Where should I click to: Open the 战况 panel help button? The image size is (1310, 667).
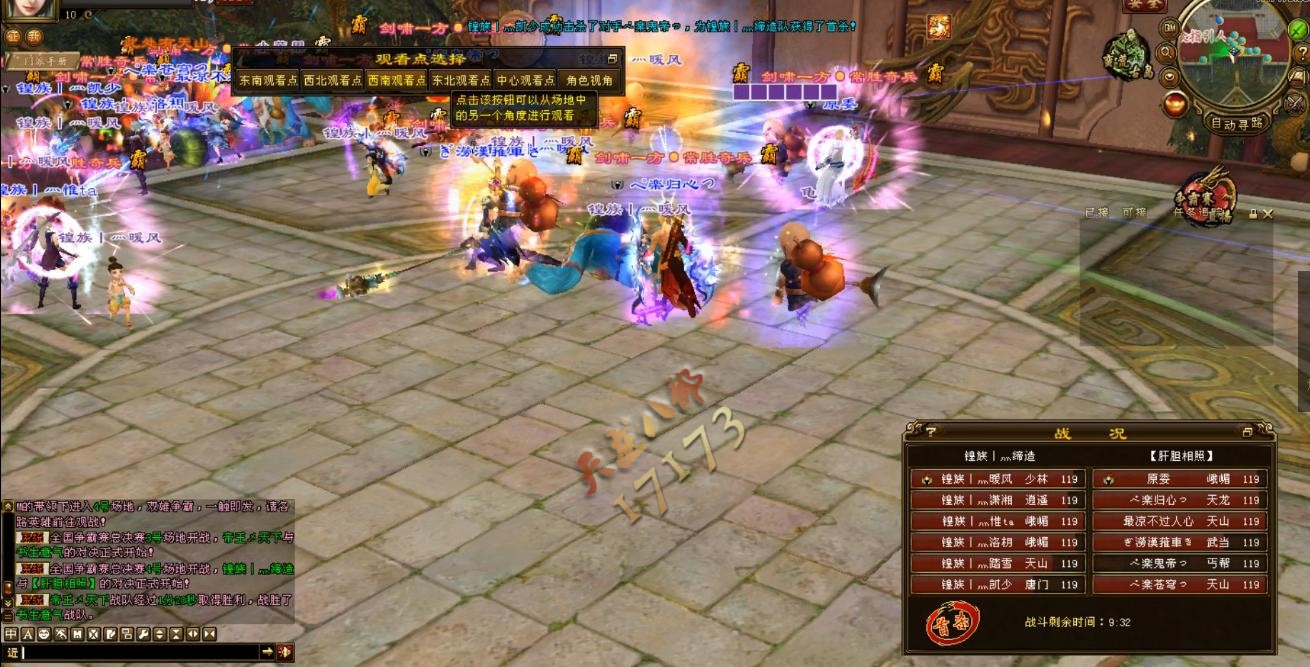tap(931, 432)
